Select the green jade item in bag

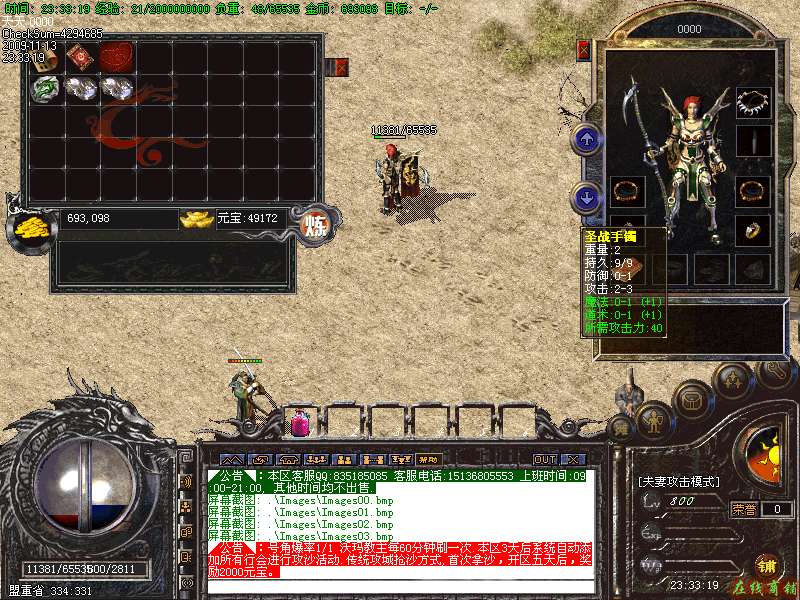click(45, 89)
